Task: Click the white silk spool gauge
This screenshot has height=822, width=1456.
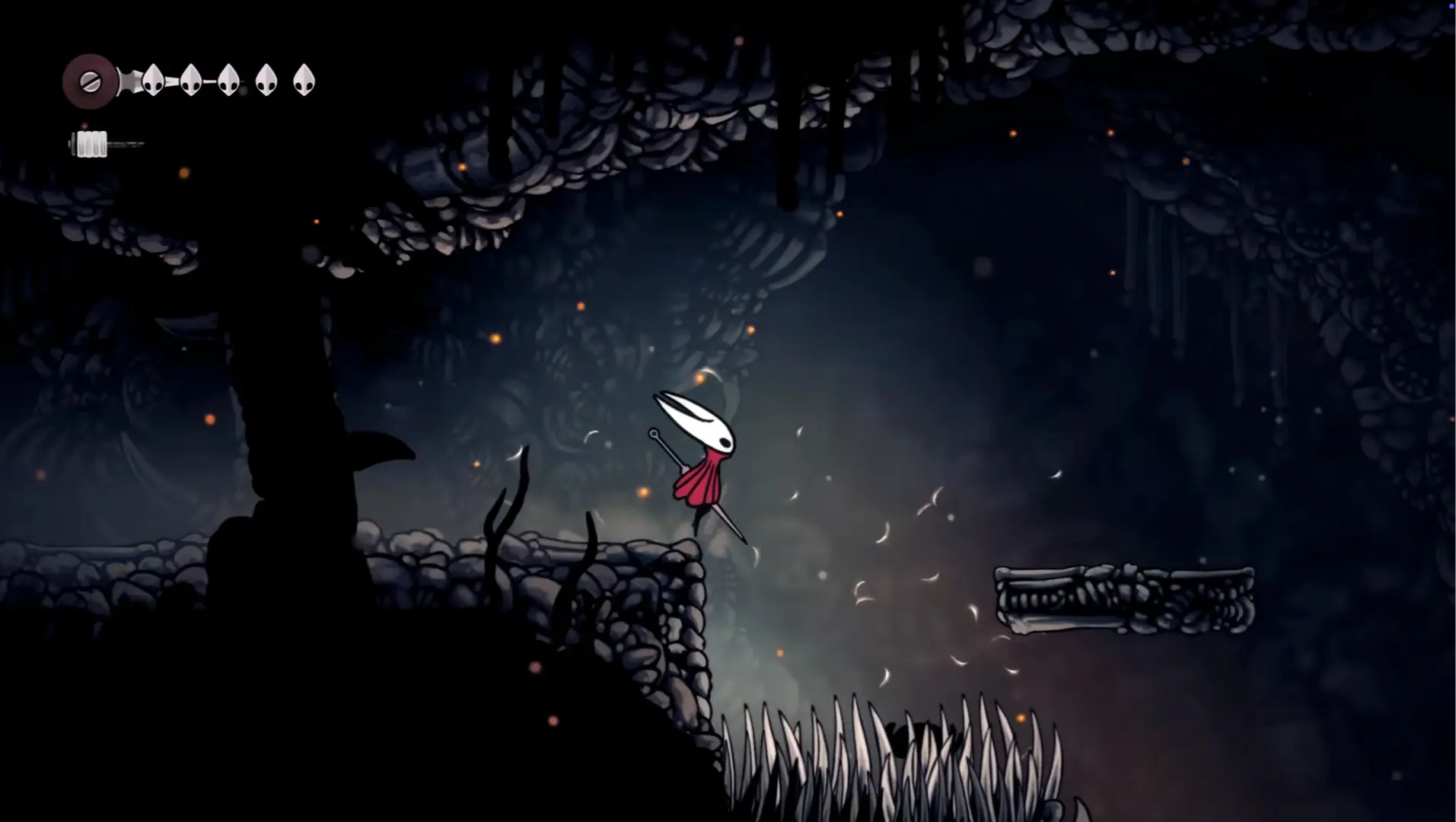Action: pyautogui.click(x=91, y=143)
